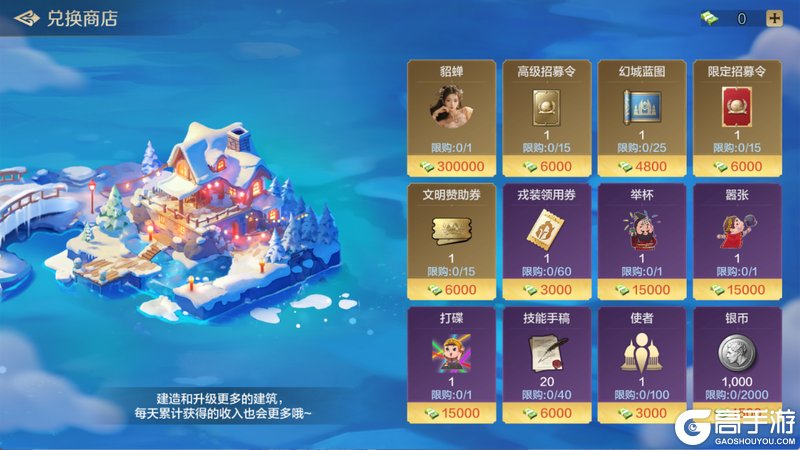Select the 使者 envoy item
800x450 pixels.
pos(641,355)
